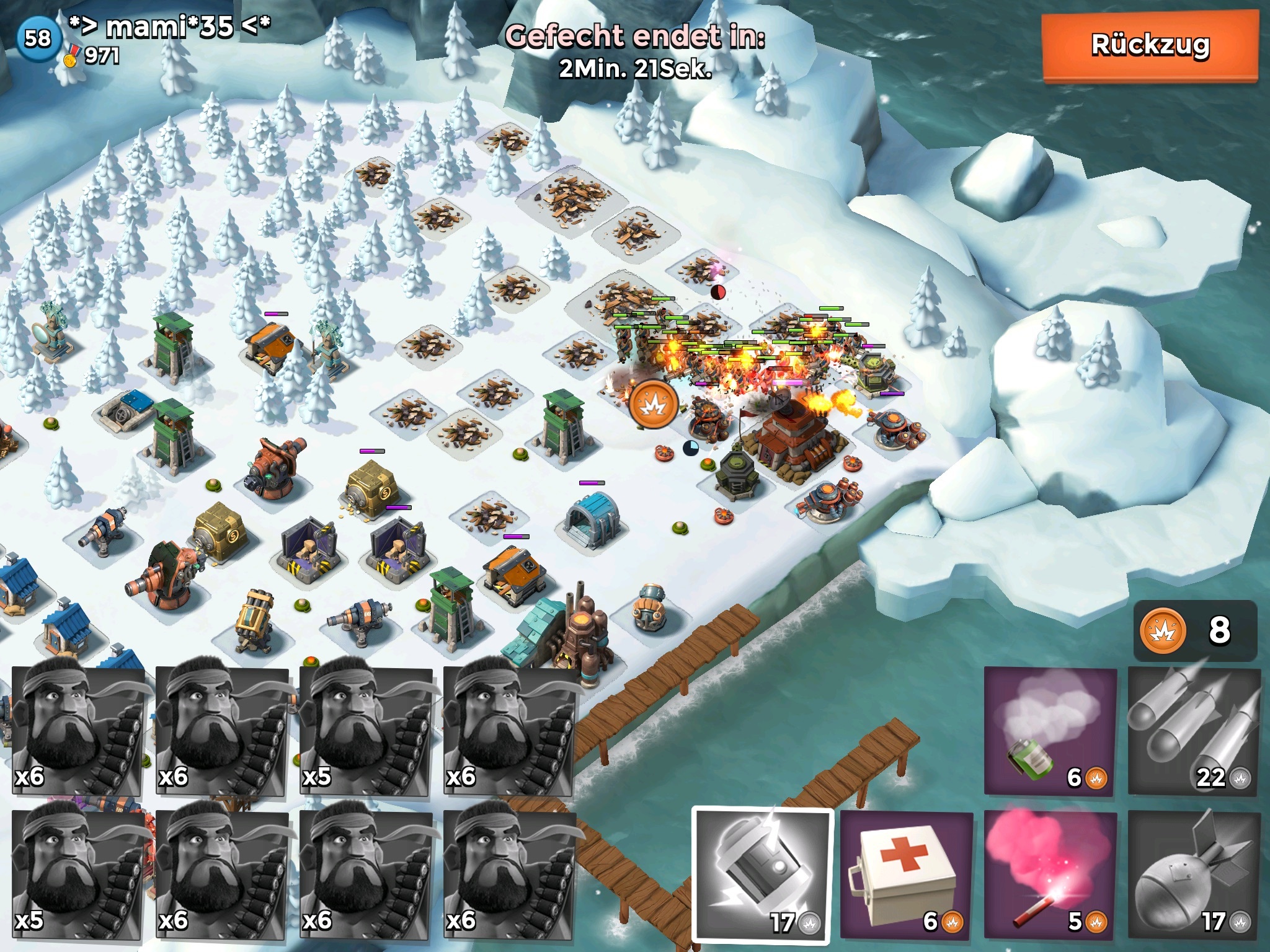Tap the orange Rückzug retreat button
The image size is (1270, 952).
click(1150, 46)
